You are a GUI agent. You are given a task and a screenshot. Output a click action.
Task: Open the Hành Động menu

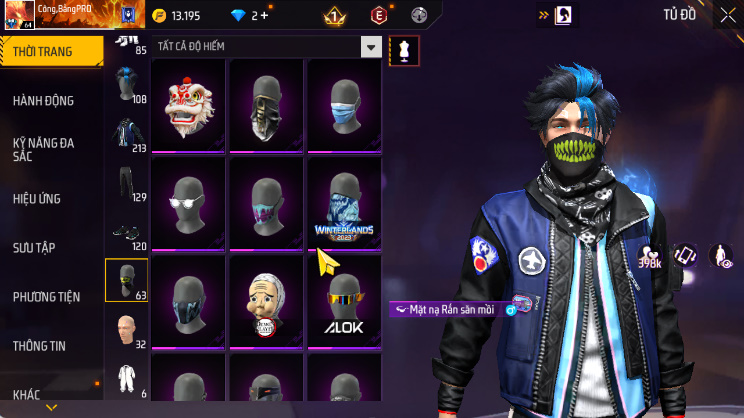[x=44, y=101]
